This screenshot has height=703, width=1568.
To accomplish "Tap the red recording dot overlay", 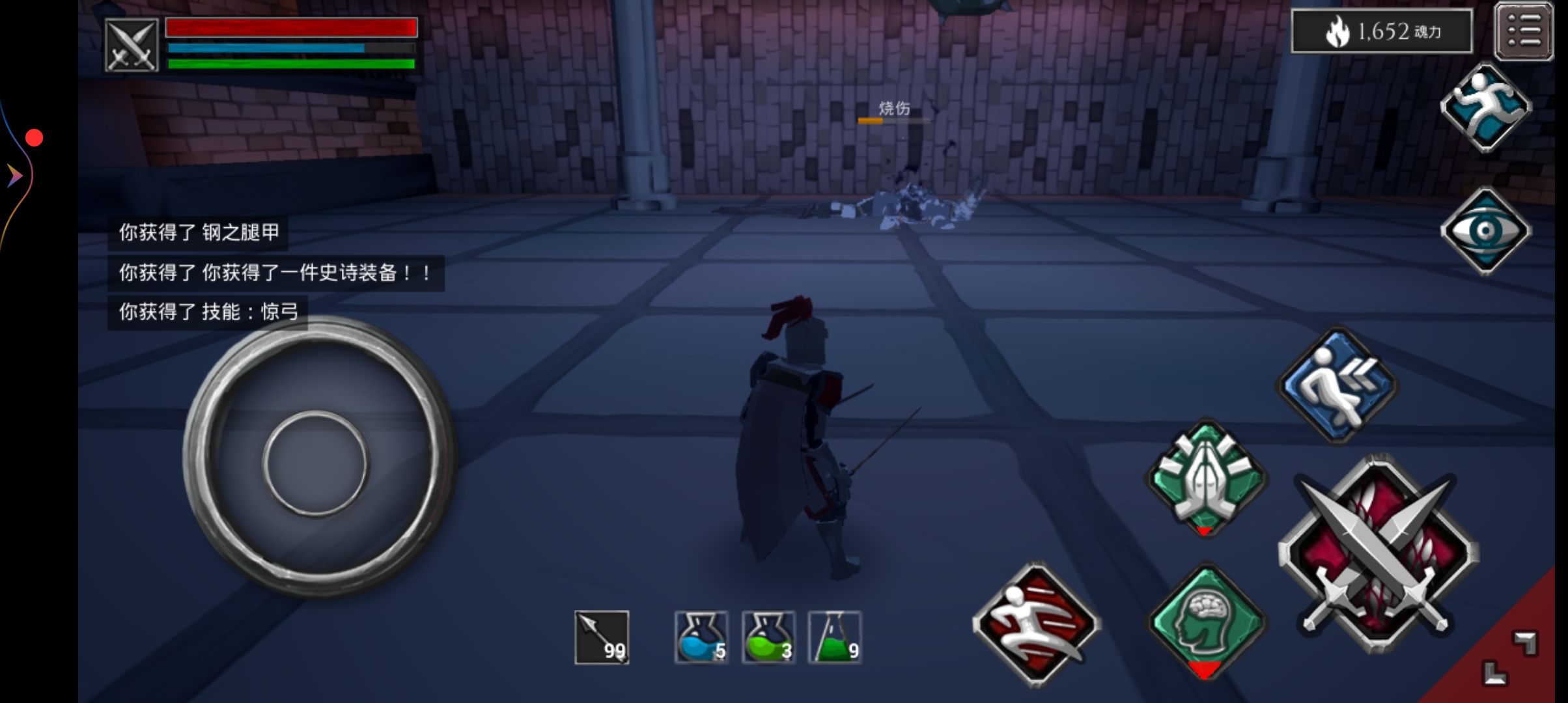I will click(34, 138).
